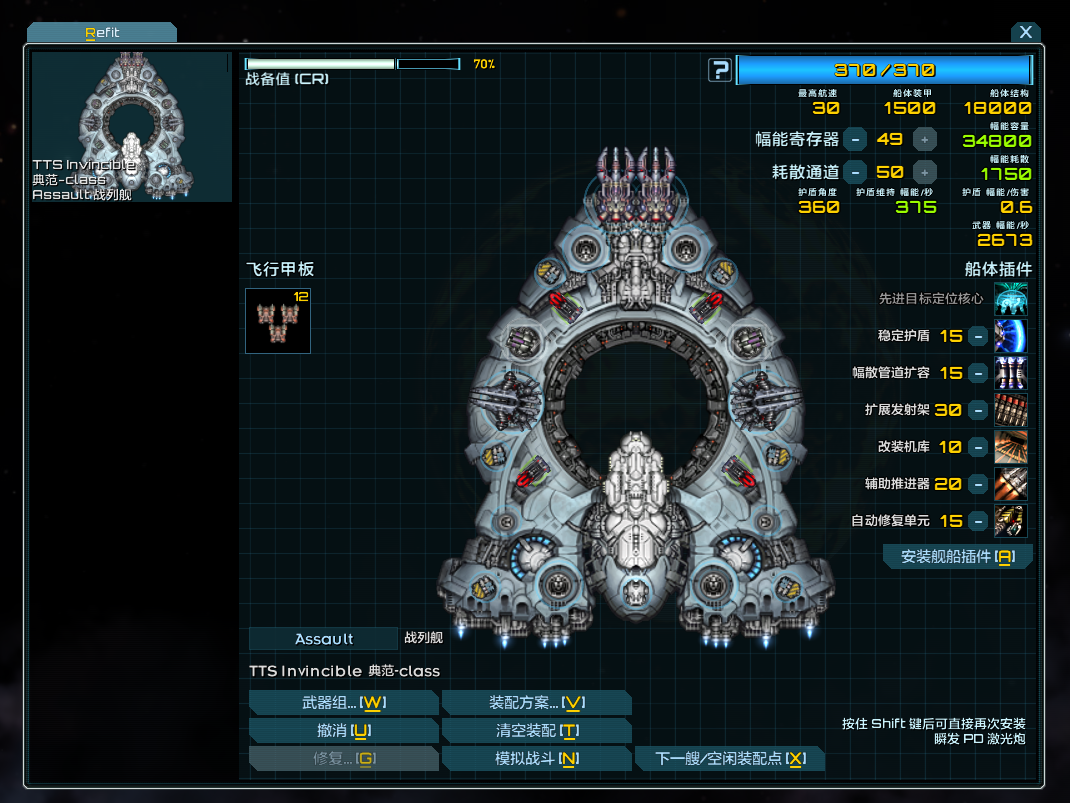Select the 先进目标定位核心 hullmod icon
The image size is (1070, 803).
click(1010, 299)
